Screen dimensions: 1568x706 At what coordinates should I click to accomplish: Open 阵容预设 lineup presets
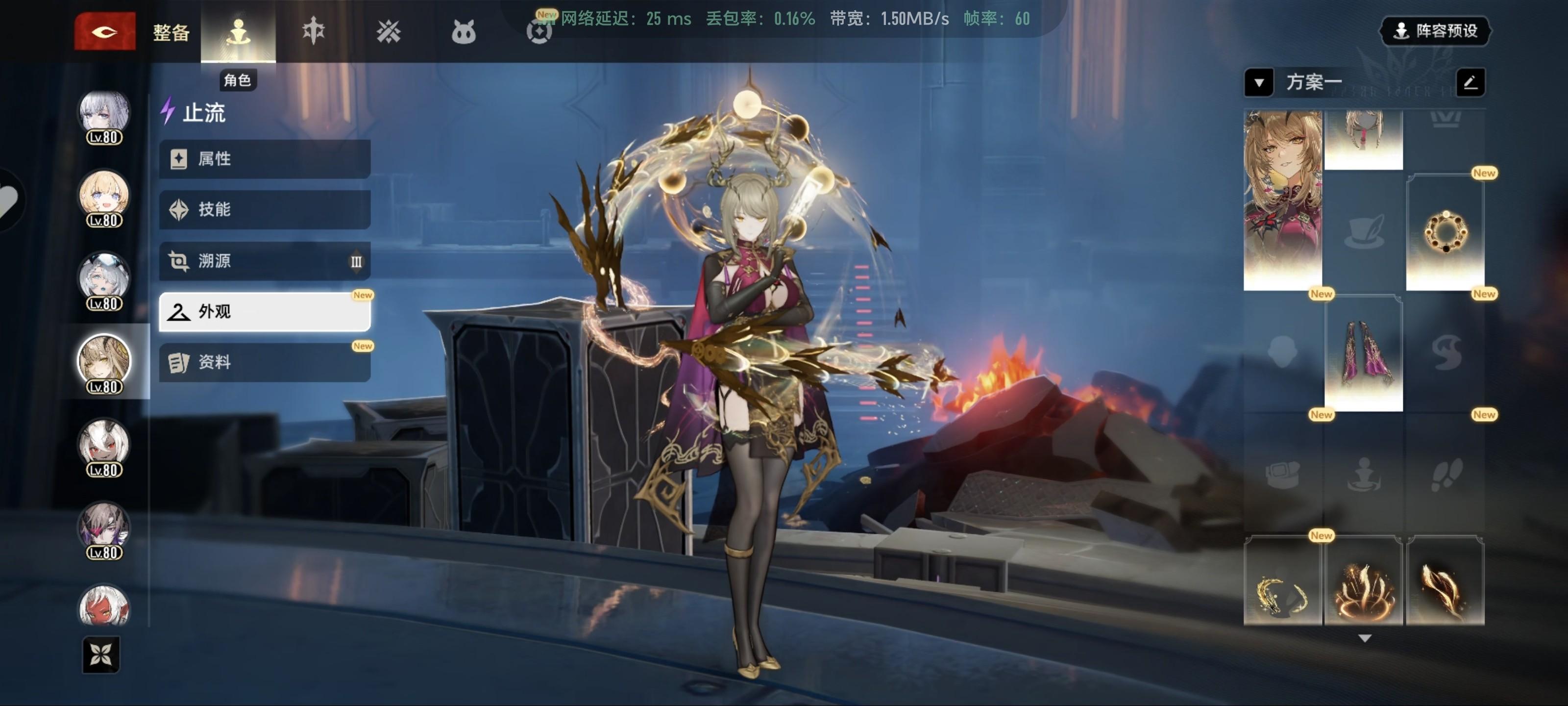coord(1435,30)
